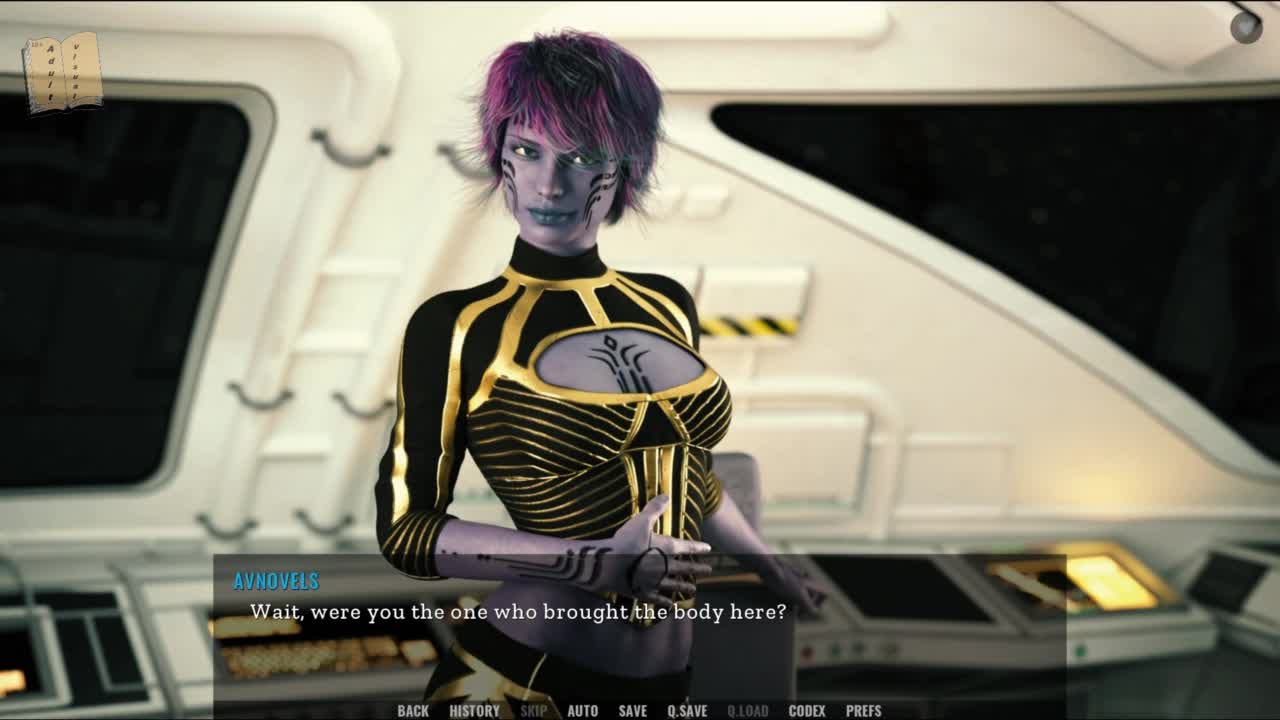Viewport: 1280px width, 720px height.
Task: Perform a quick save with Q.Save
Action: (x=687, y=711)
